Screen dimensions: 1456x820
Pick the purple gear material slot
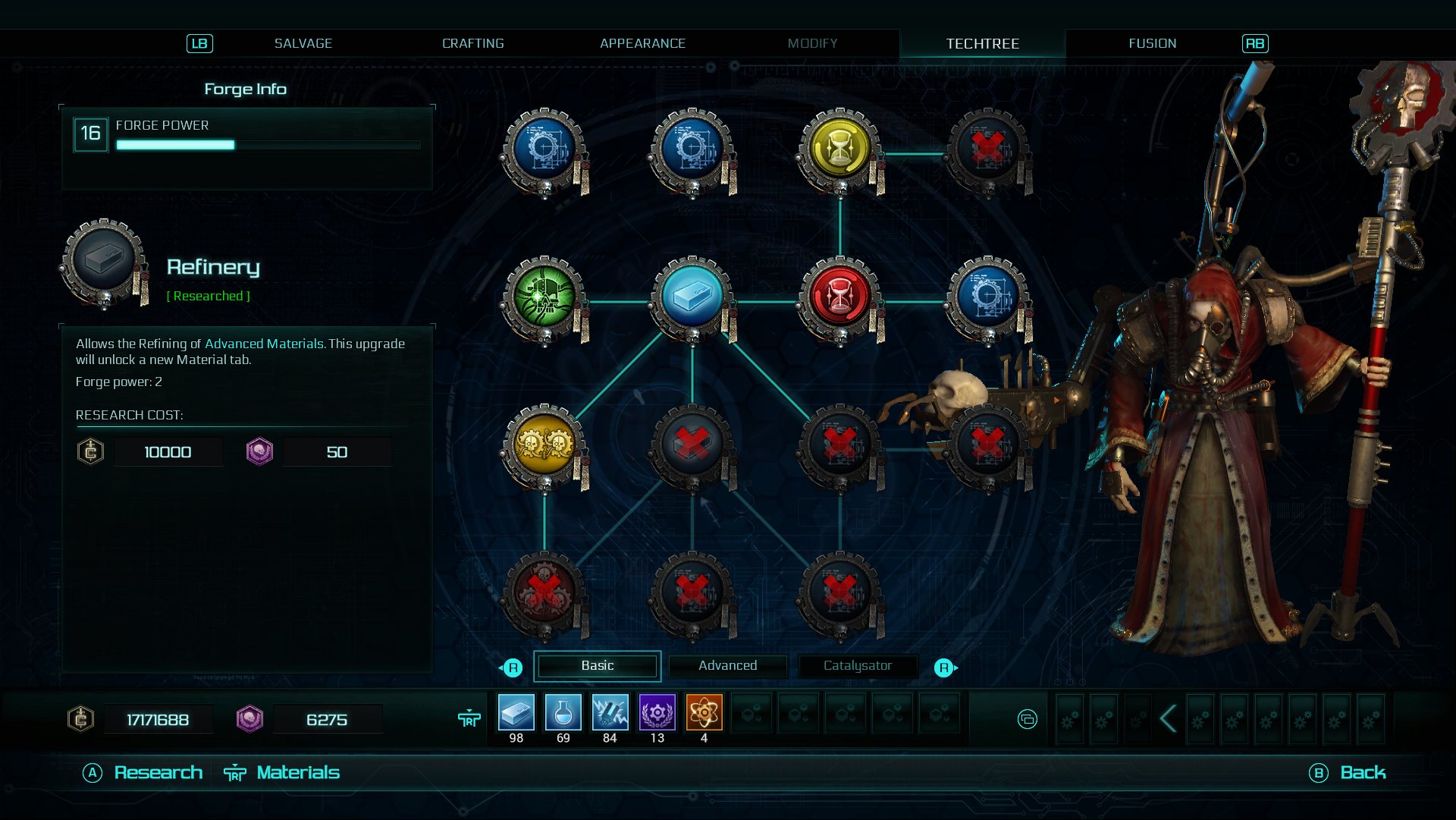[x=657, y=713]
